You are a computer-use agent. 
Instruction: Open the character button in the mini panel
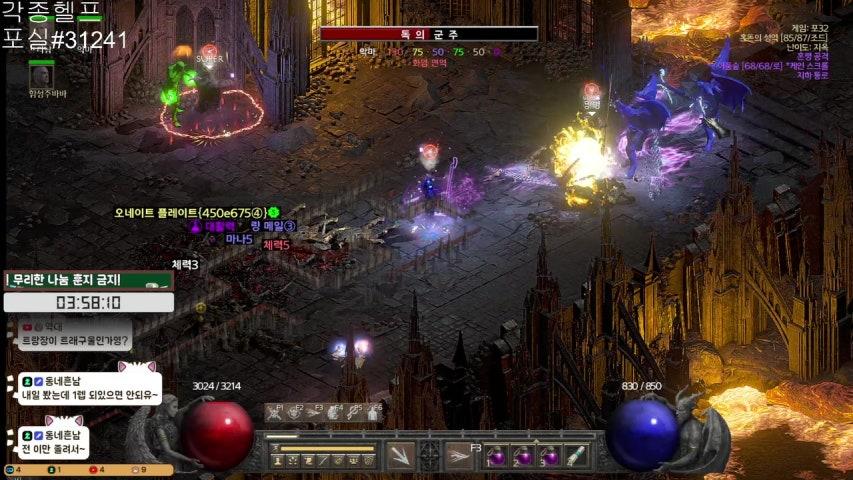[277, 461]
